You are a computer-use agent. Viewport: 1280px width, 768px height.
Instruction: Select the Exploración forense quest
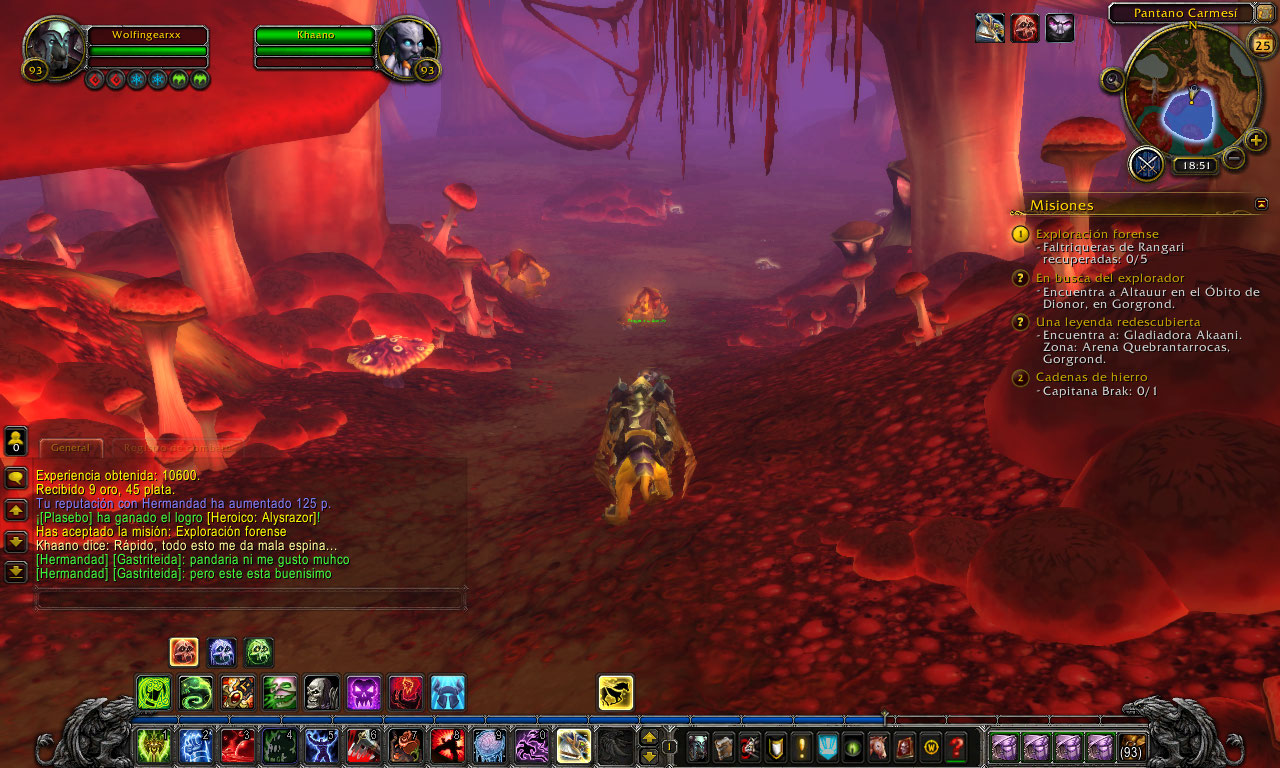click(x=1097, y=234)
